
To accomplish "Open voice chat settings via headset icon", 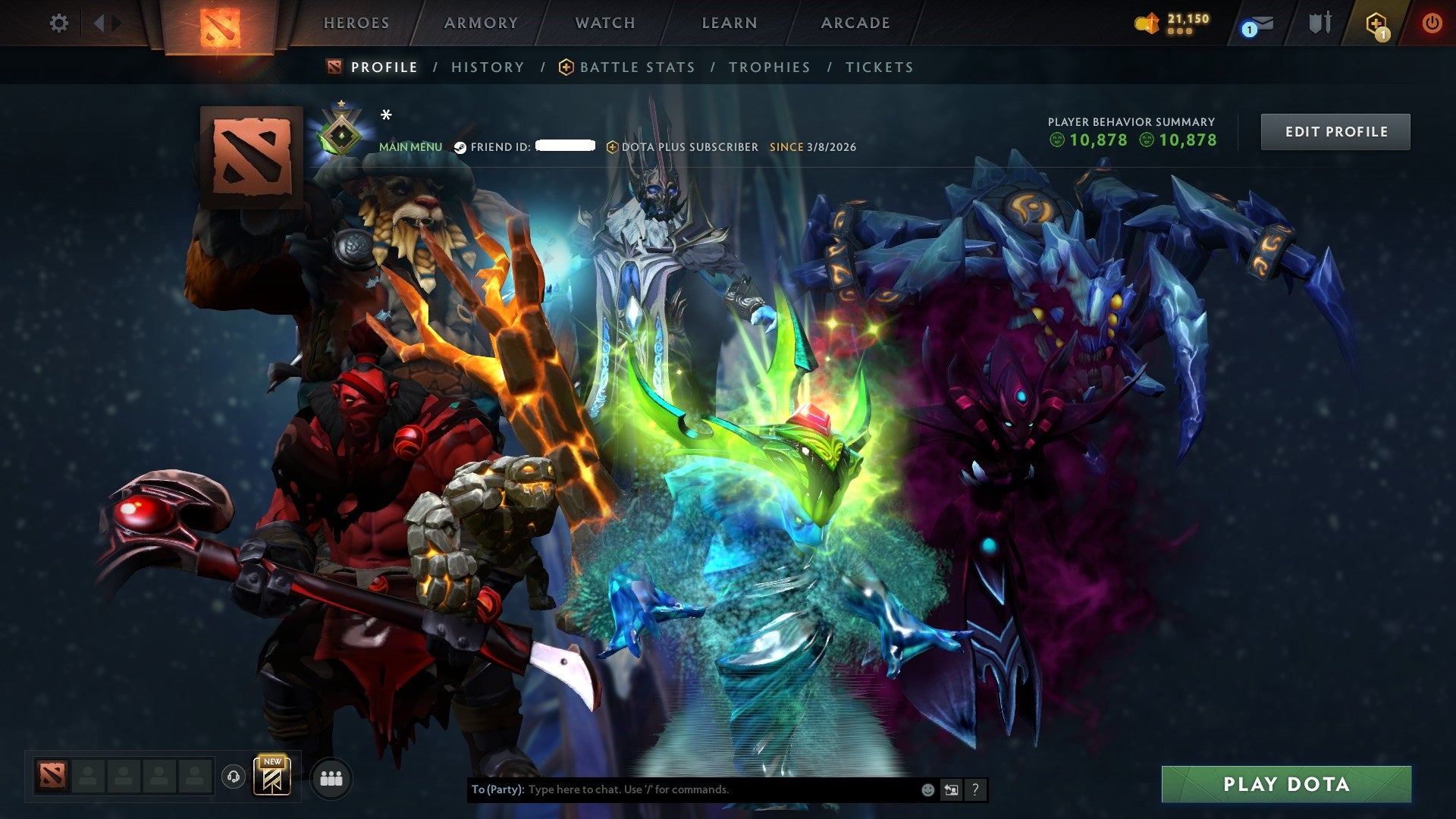I will [233, 777].
